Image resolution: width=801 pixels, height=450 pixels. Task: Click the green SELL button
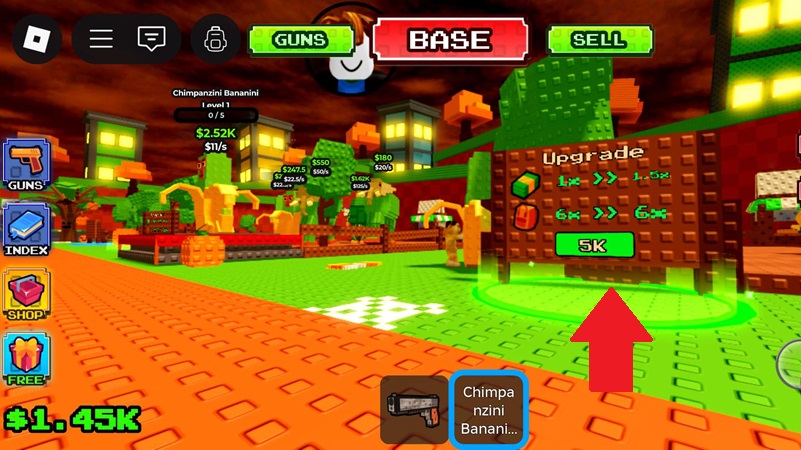click(597, 40)
